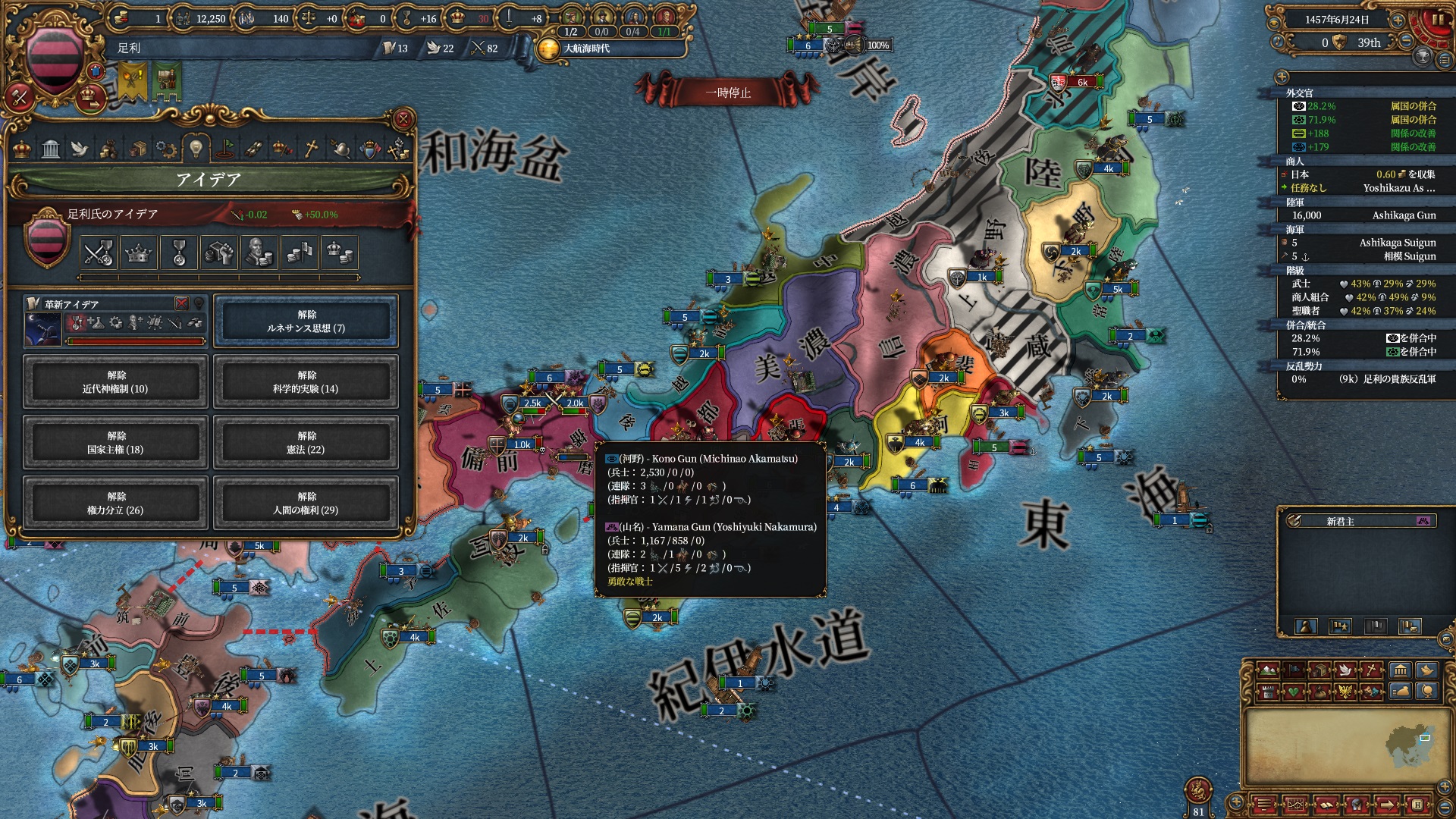Increase game speed with plus button
This screenshot has width=1456, height=819.
tap(1398, 20)
